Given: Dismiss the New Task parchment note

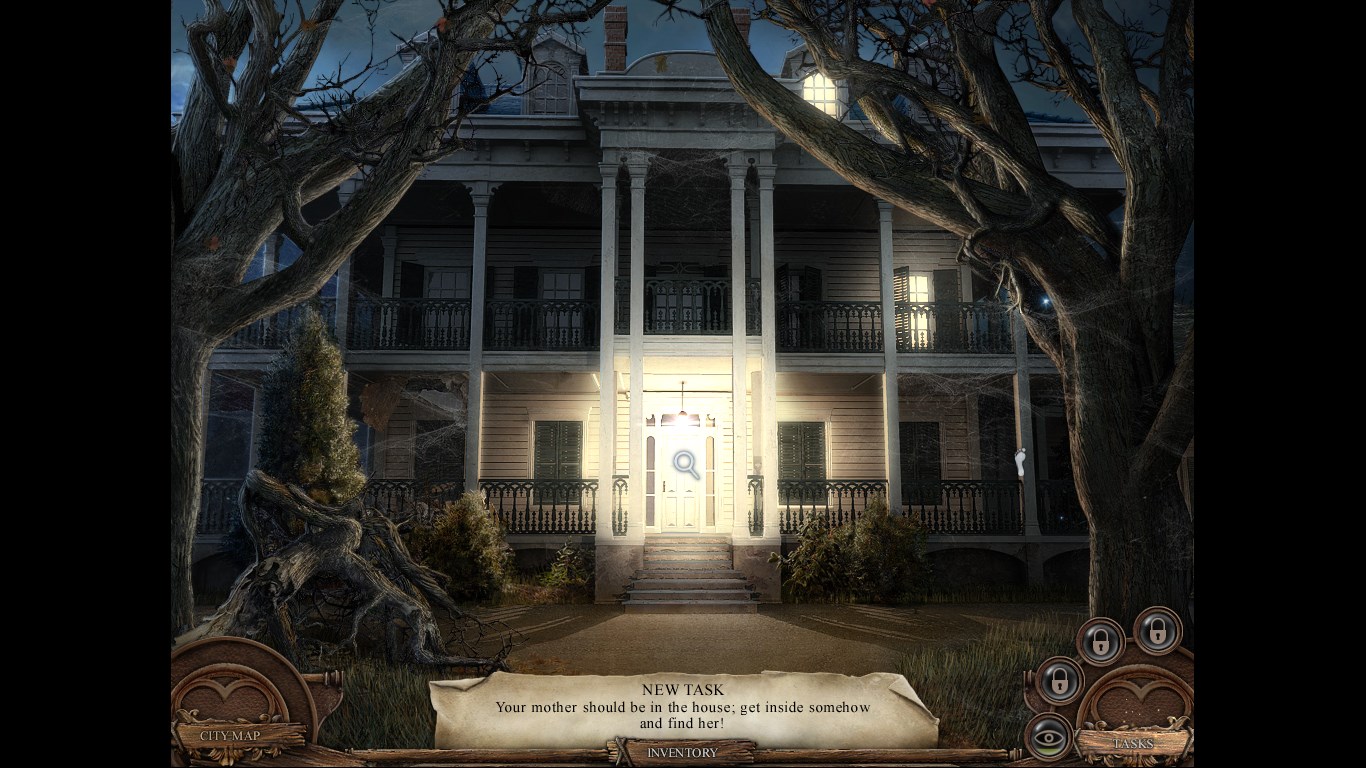Looking at the screenshot, I should [683, 708].
